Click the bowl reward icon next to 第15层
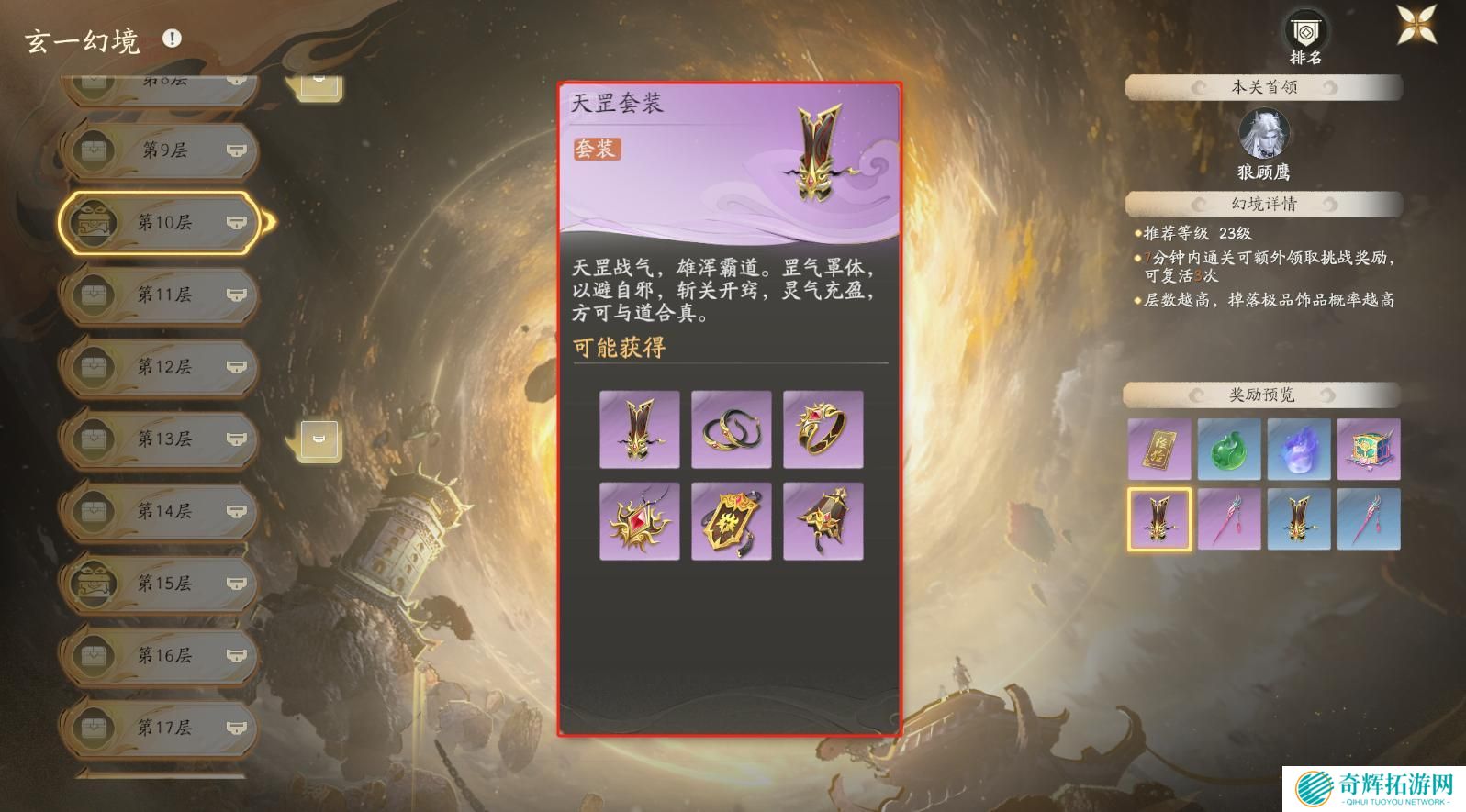Screen dimensions: 1466x812 [237, 584]
